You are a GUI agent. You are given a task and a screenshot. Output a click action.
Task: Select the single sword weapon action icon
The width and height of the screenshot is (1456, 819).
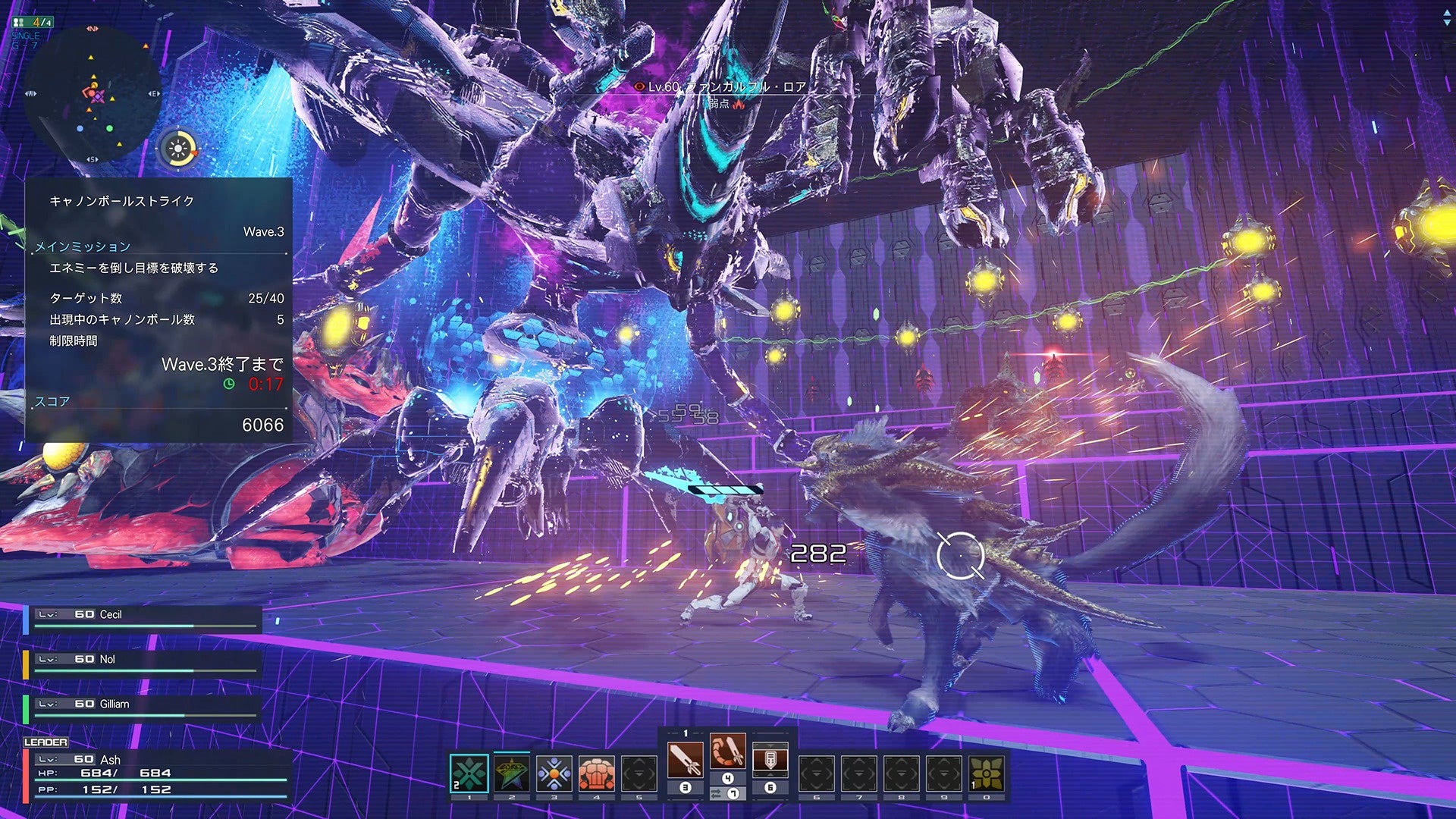click(685, 760)
